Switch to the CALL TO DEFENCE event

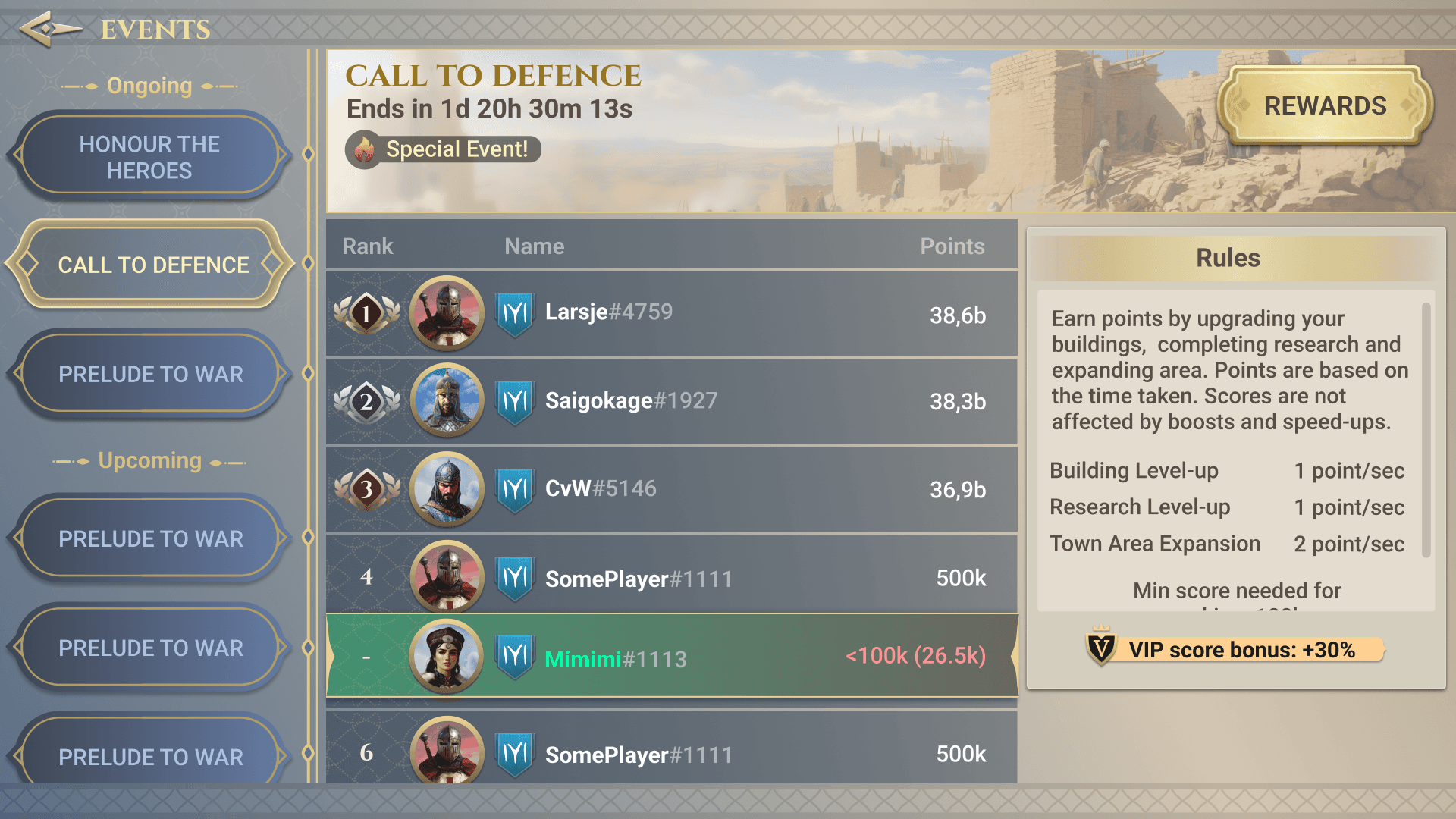(x=152, y=265)
